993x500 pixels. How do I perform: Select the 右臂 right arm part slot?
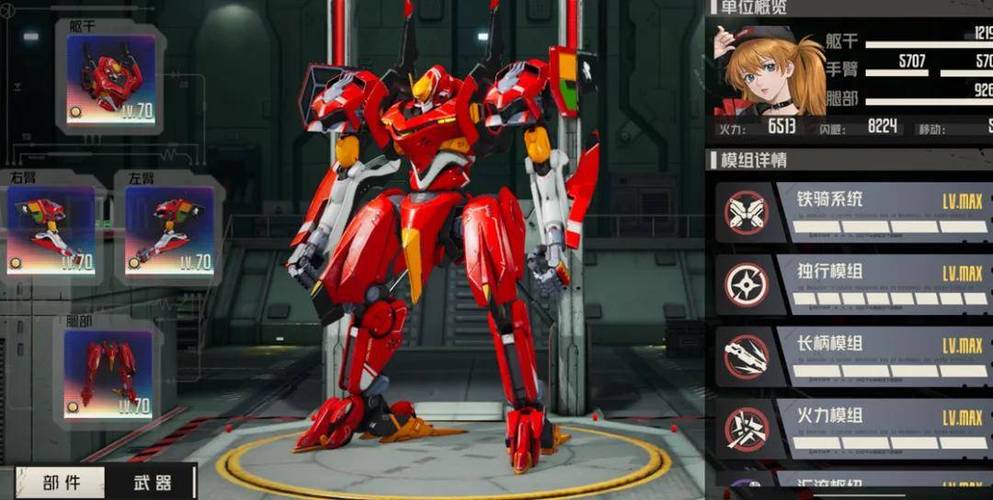coord(52,230)
